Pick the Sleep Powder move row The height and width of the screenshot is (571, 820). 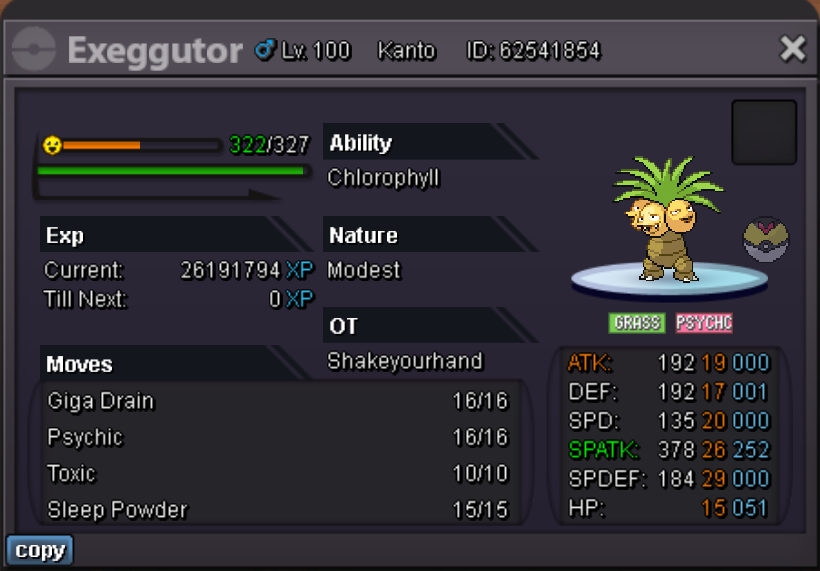point(277,509)
